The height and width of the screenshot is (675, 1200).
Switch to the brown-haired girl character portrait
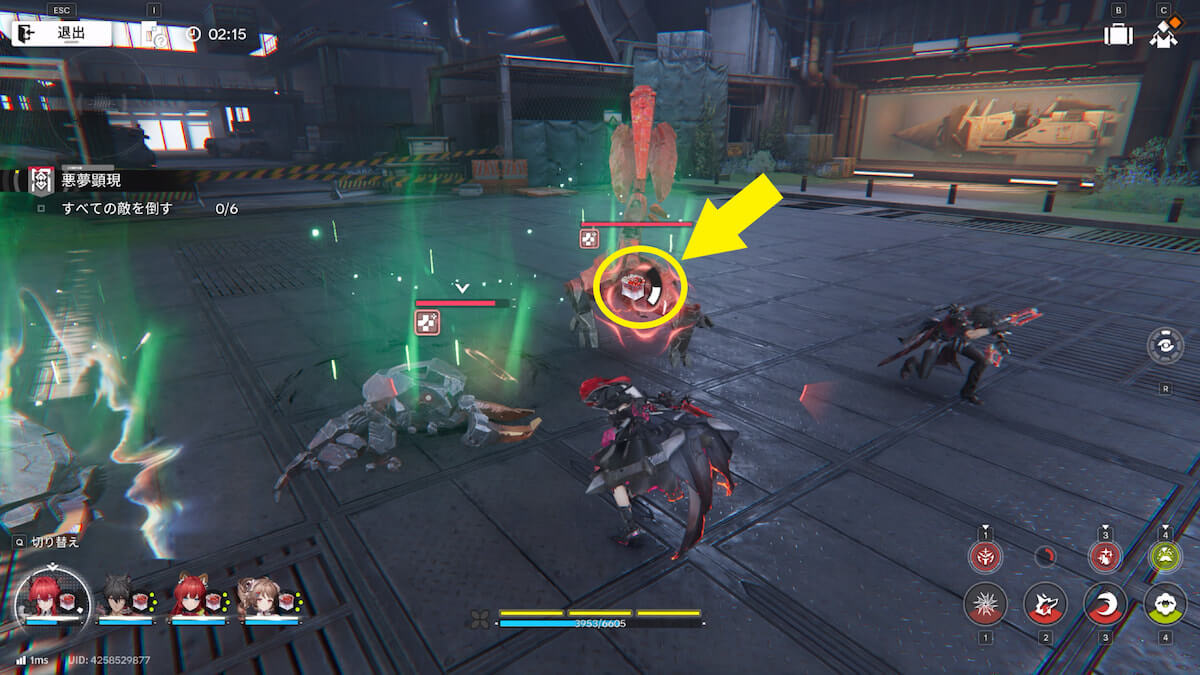pyautogui.click(x=263, y=598)
